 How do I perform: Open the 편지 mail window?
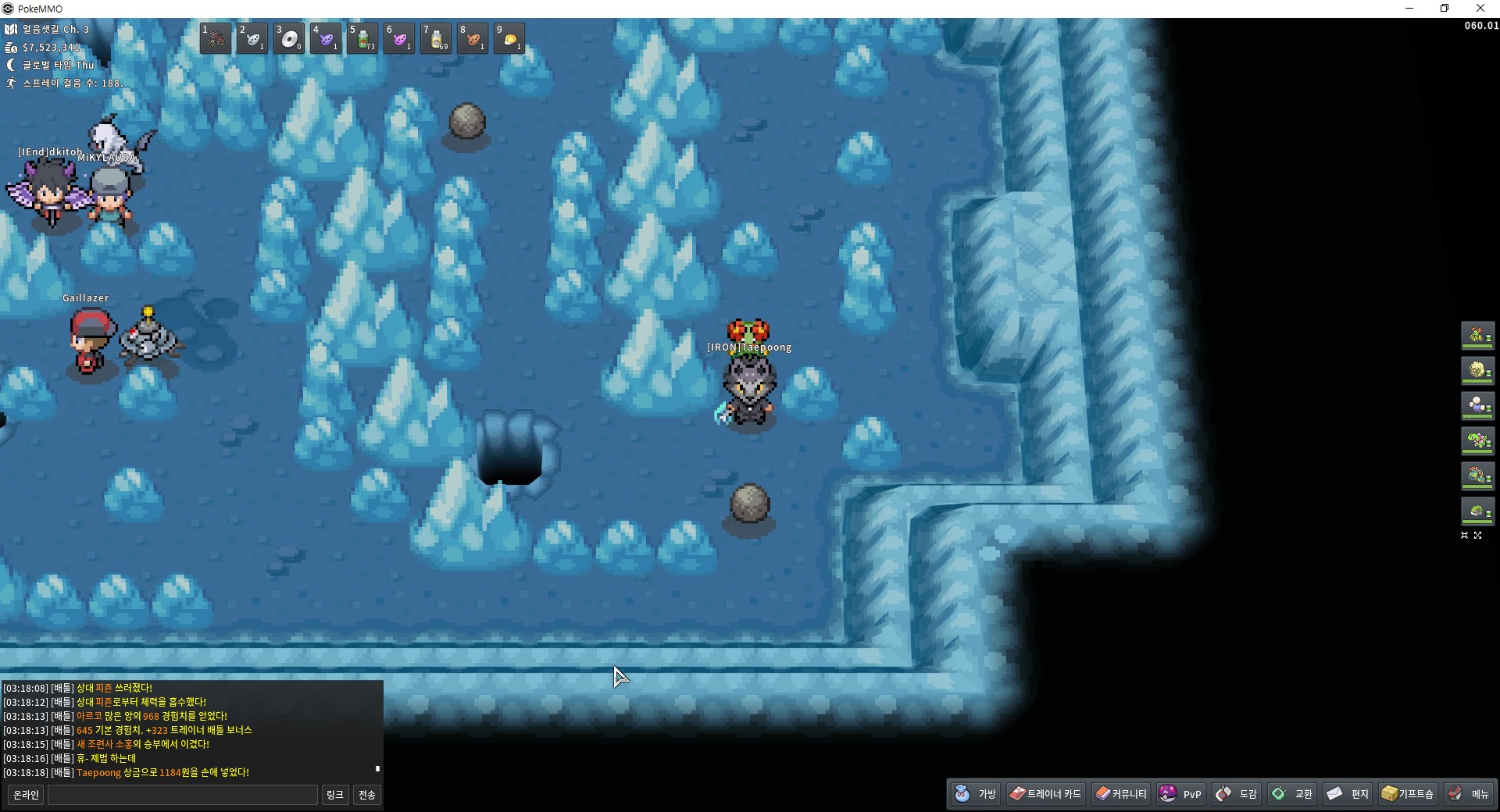(x=1348, y=794)
